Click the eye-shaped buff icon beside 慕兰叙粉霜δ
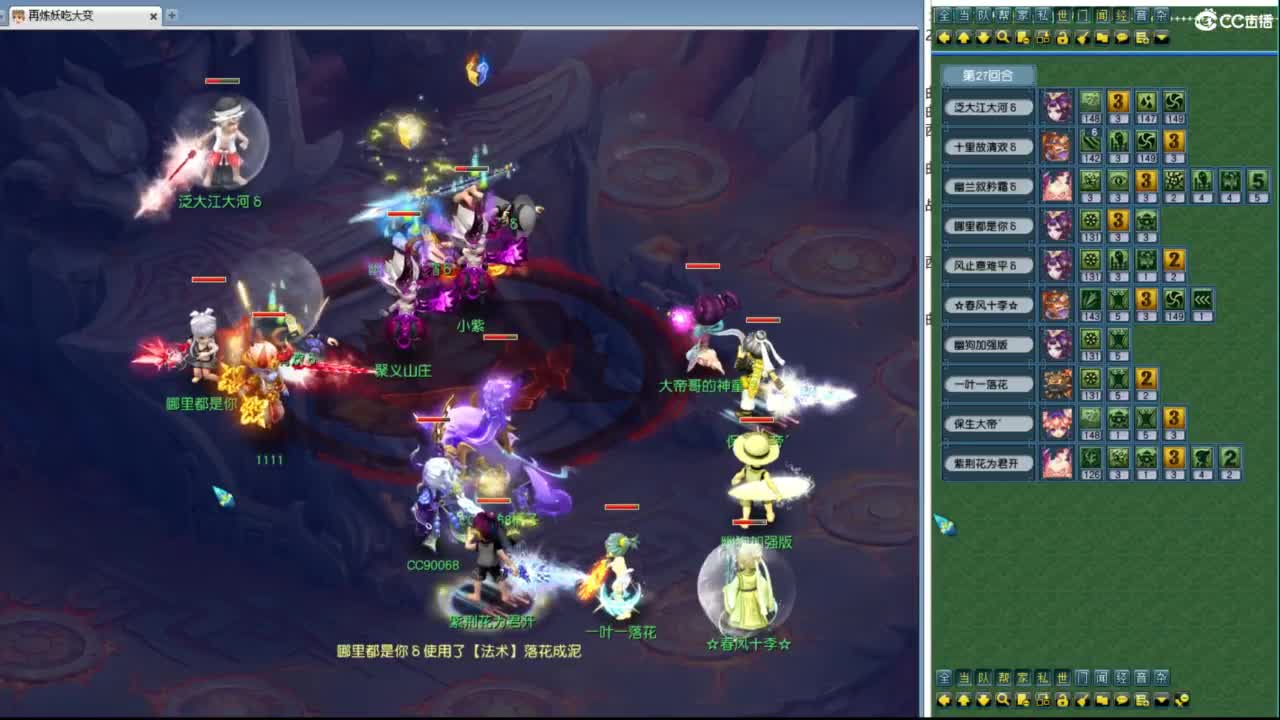Image resolution: width=1280 pixels, height=720 pixels. 1117,181
